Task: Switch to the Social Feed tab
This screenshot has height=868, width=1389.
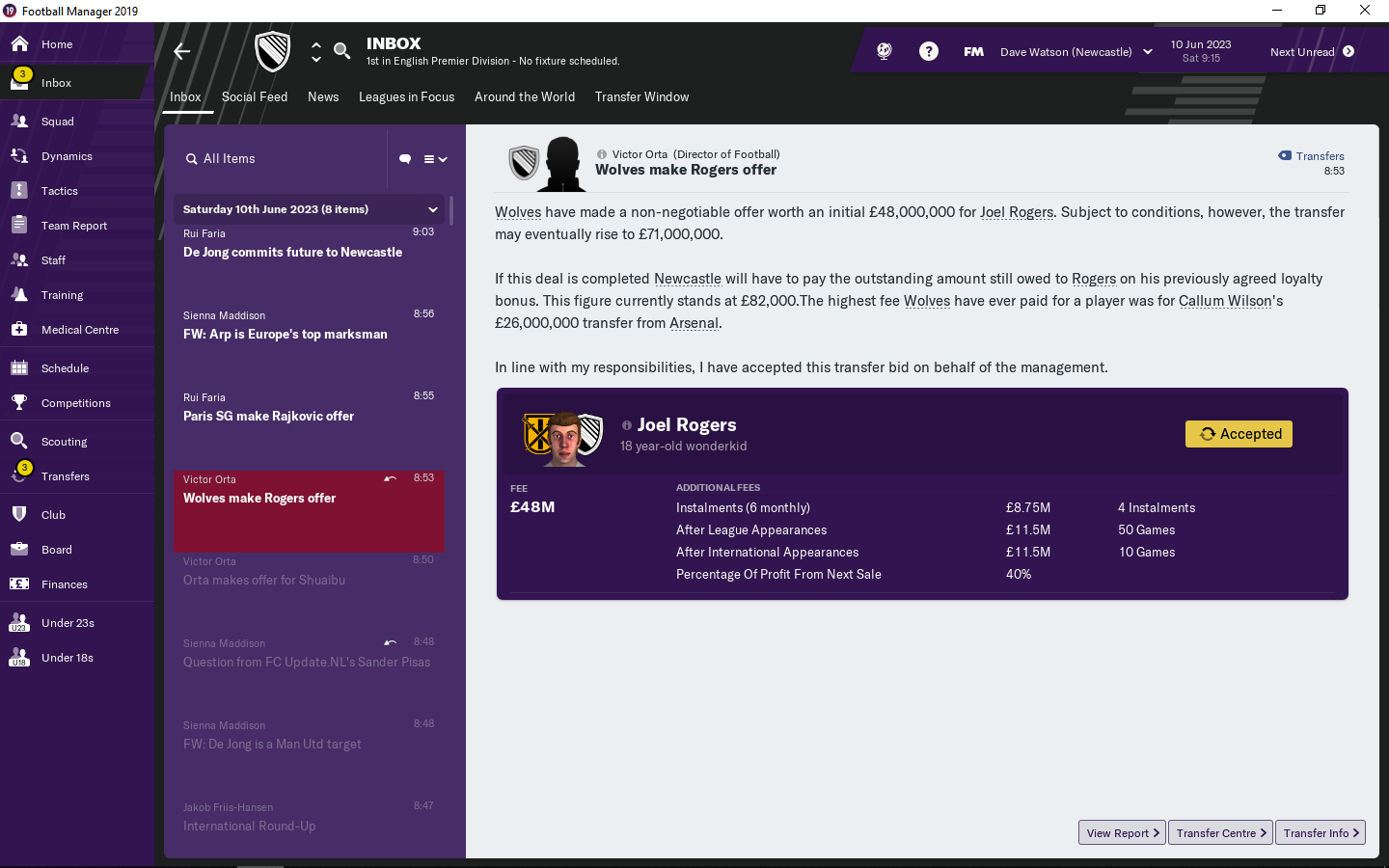Action: (255, 96)
